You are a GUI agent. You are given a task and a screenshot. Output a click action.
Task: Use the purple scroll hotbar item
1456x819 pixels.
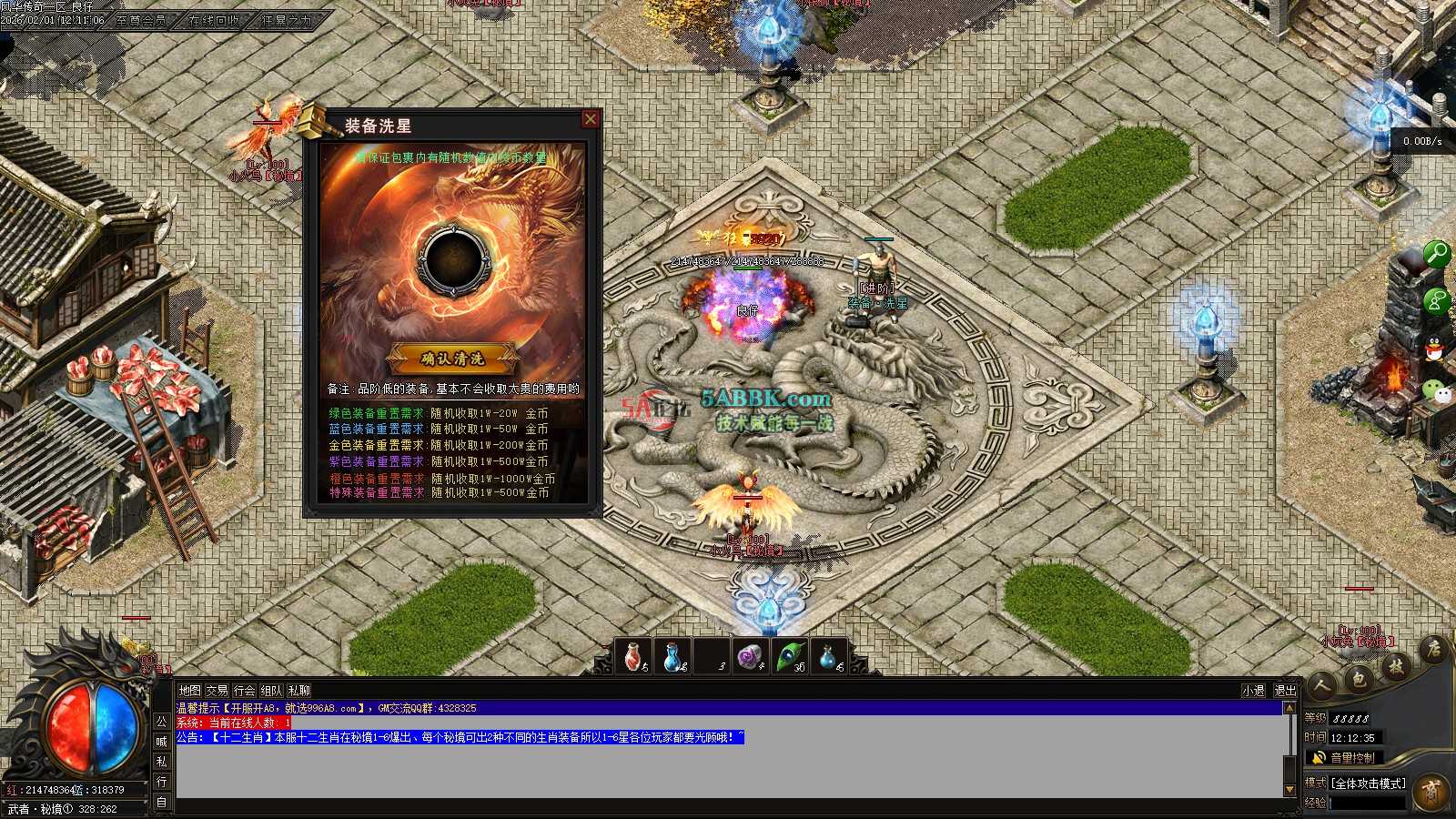pyautogui.click(x=749, y=656)
